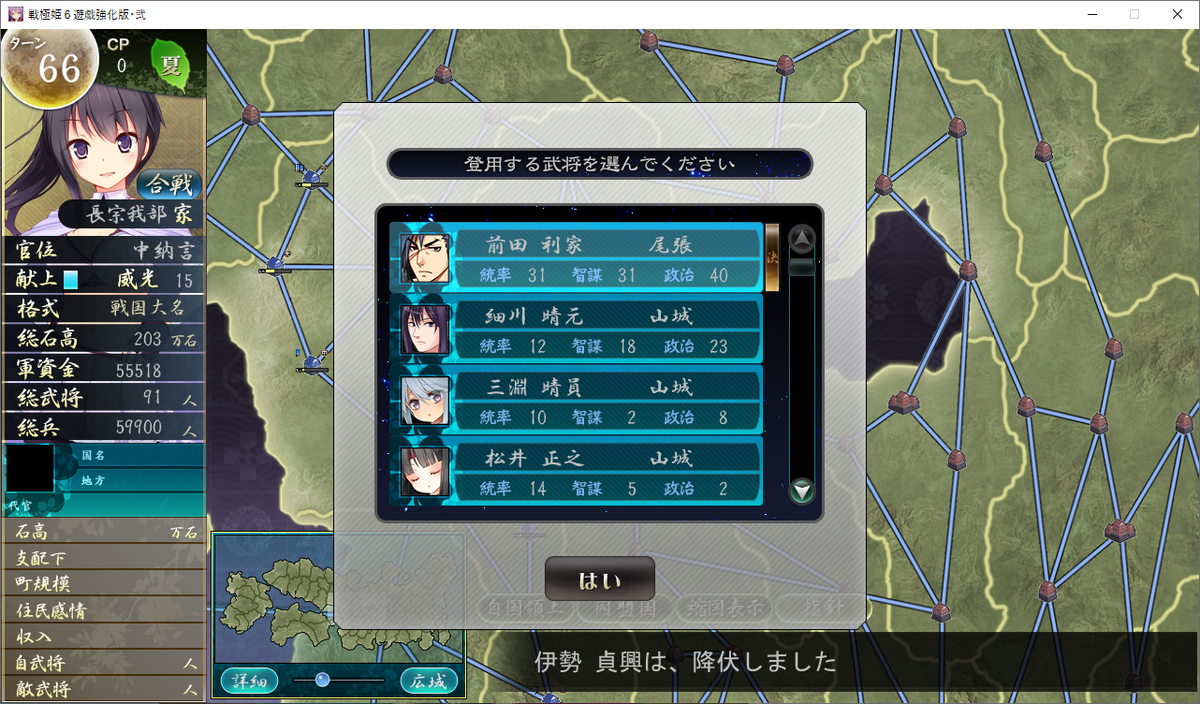
Task: Minimize the game window
Action: [x=1086, y=14]
